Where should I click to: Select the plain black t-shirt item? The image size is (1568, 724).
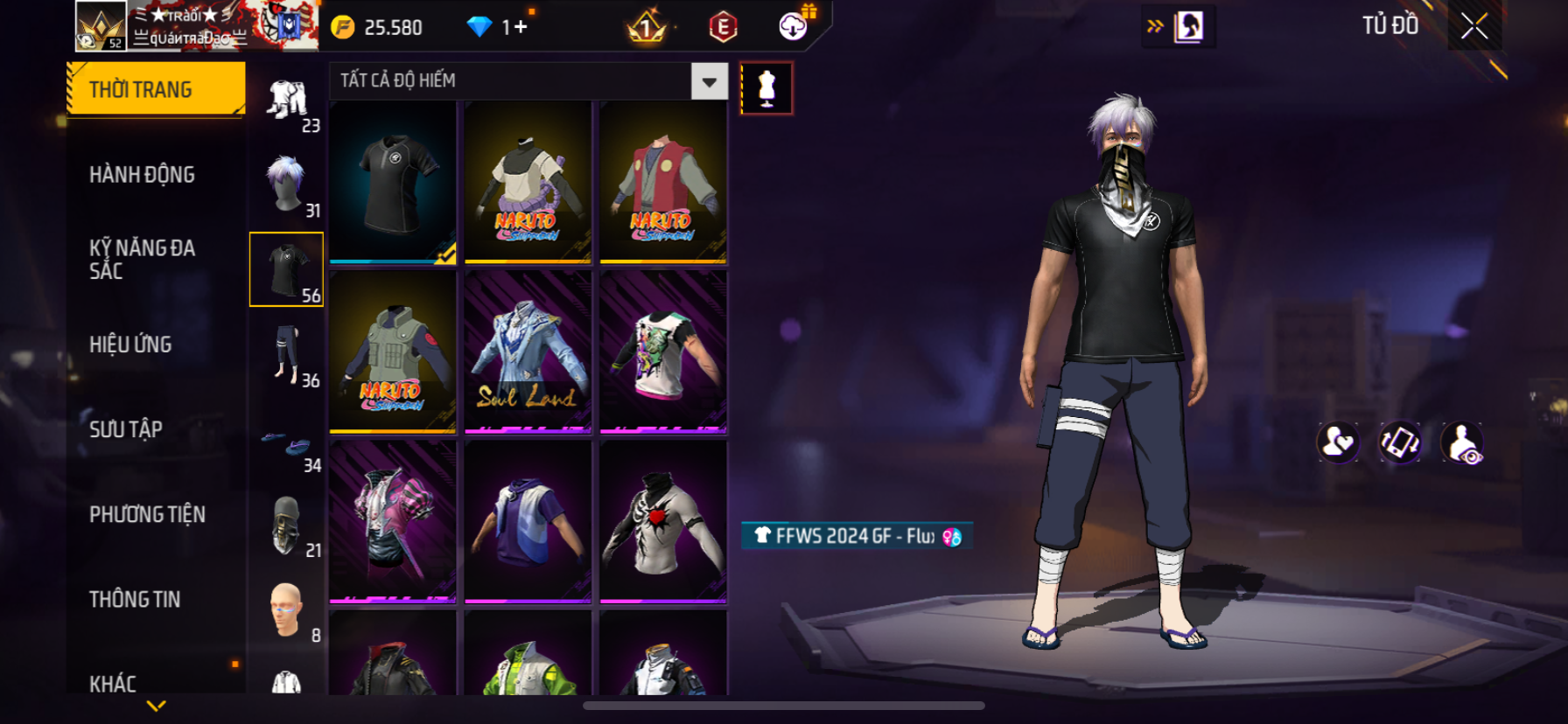pyautogui.click(x=393, y=182)
